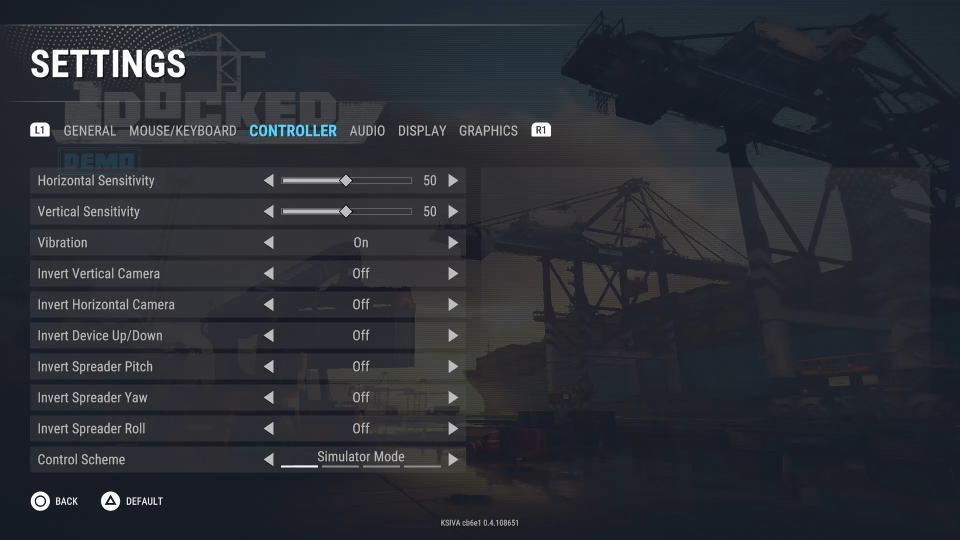The image size is (960, 540).
Task: Go to the Display tab
Action: coord(422,131)
